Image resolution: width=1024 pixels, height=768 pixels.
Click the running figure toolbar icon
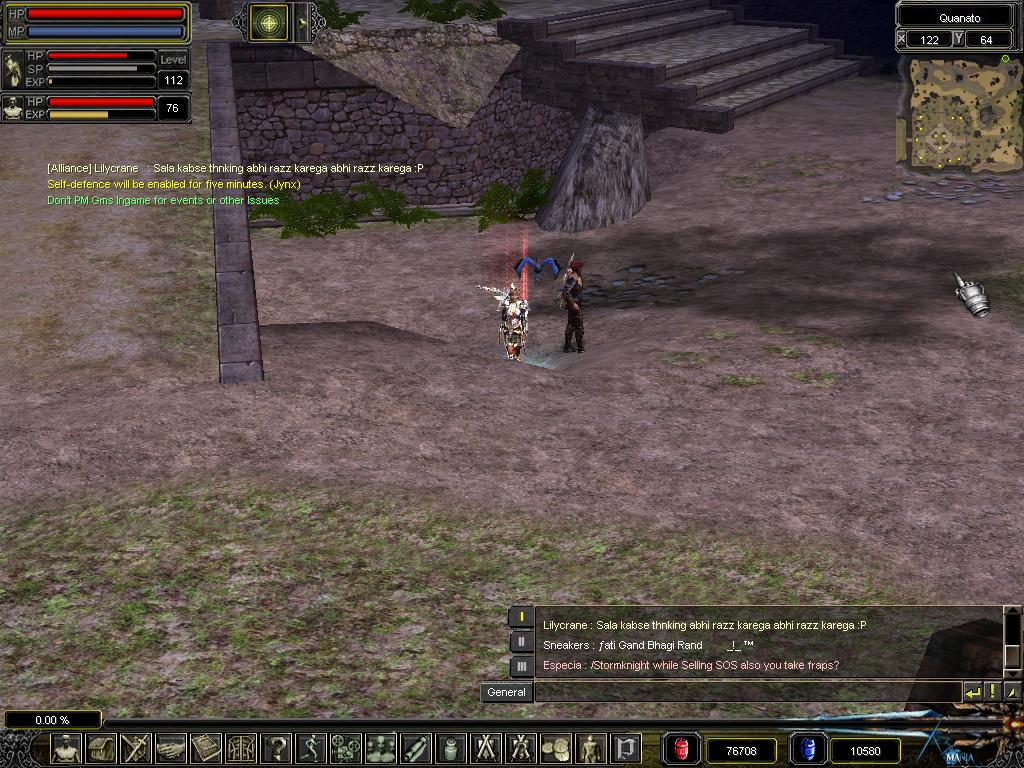312,748
